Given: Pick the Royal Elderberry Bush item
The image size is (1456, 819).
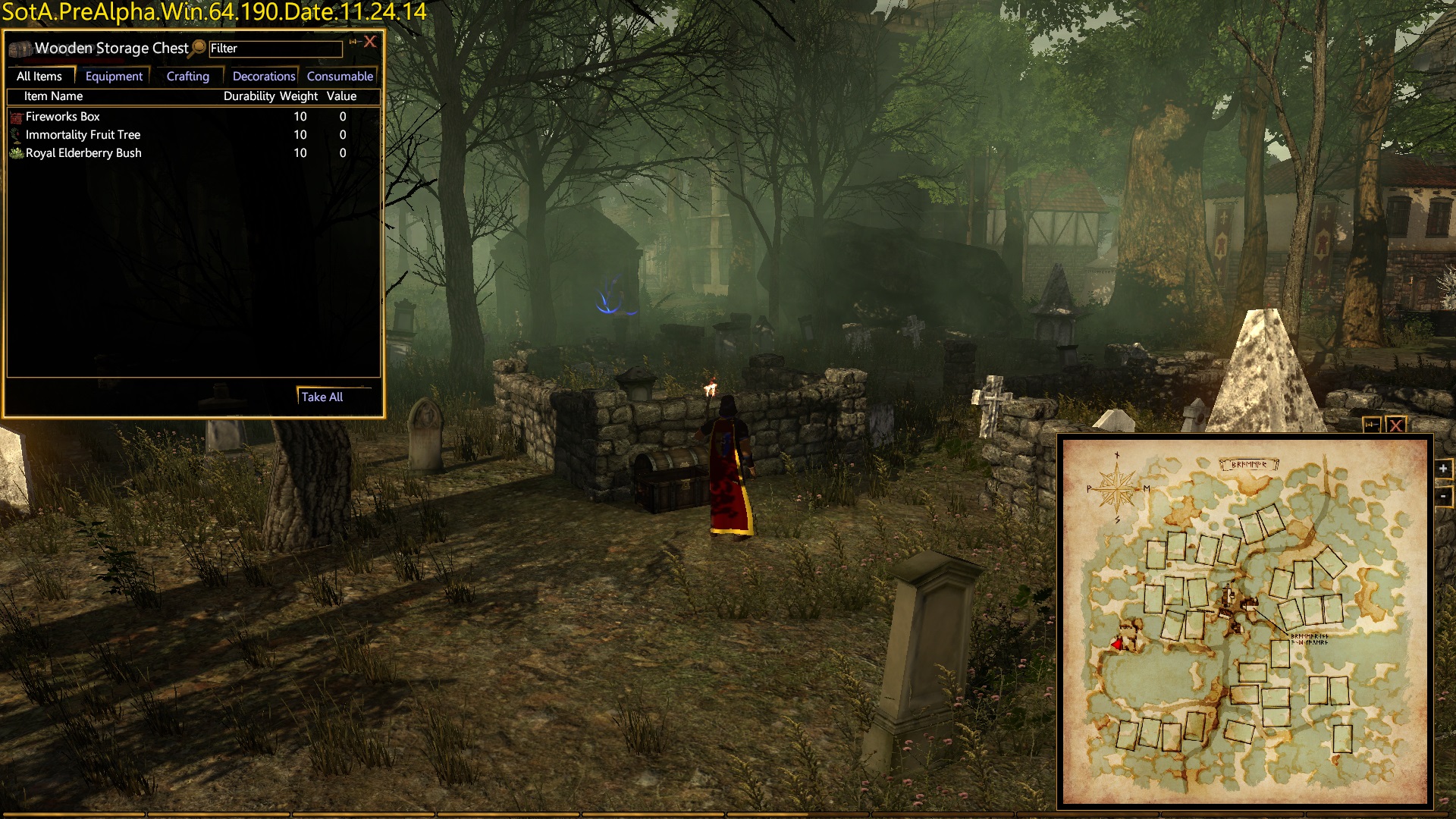Looking at the screenshot, I should click(83, 153).
